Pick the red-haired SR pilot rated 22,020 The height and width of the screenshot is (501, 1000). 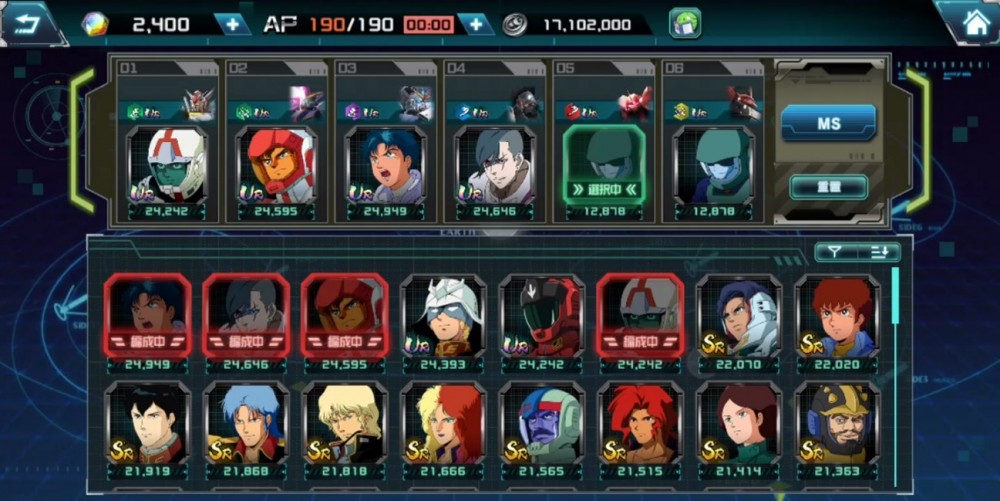(x=838, y=317)
